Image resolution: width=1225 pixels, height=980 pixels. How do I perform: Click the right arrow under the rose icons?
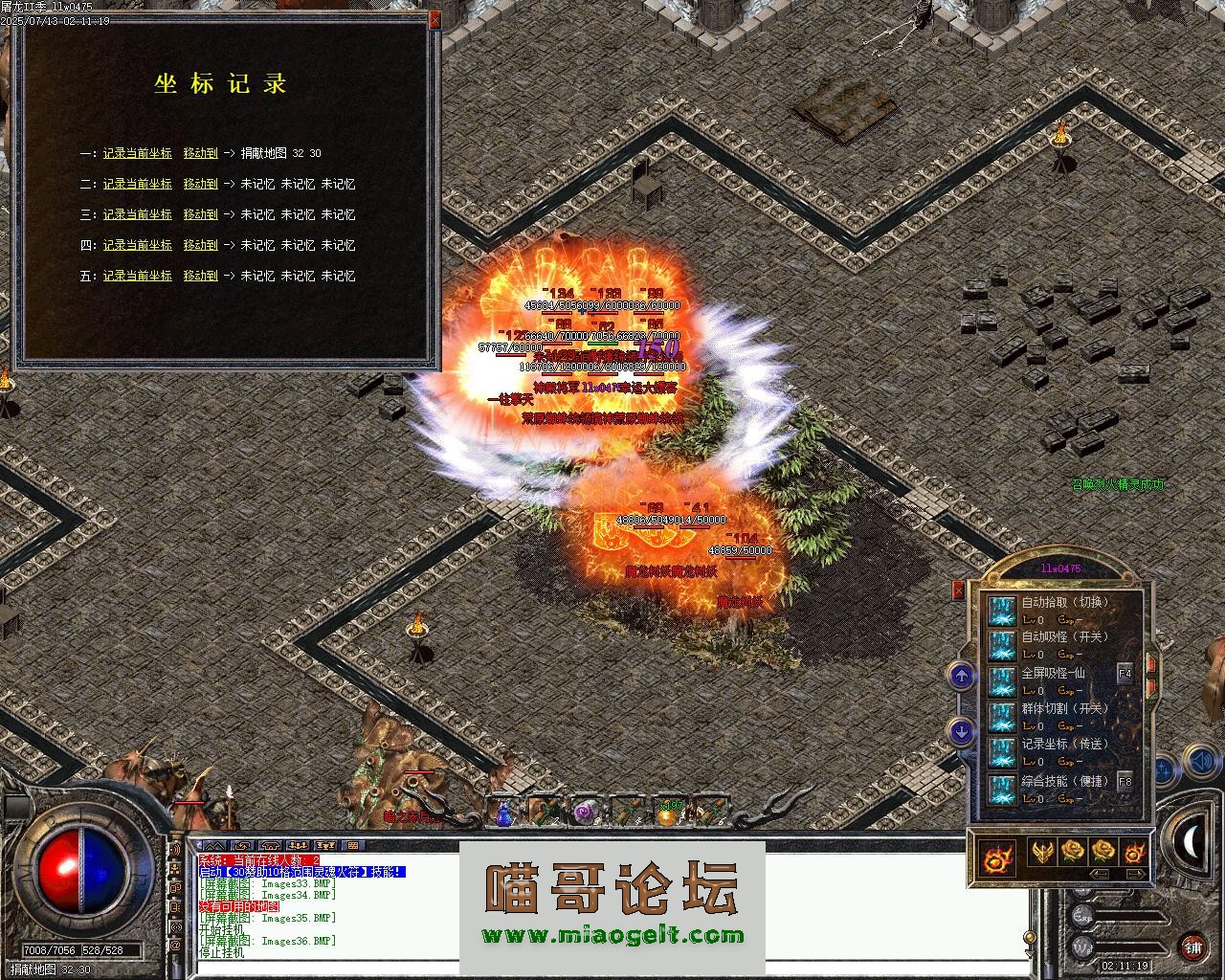click(1136, 874)
